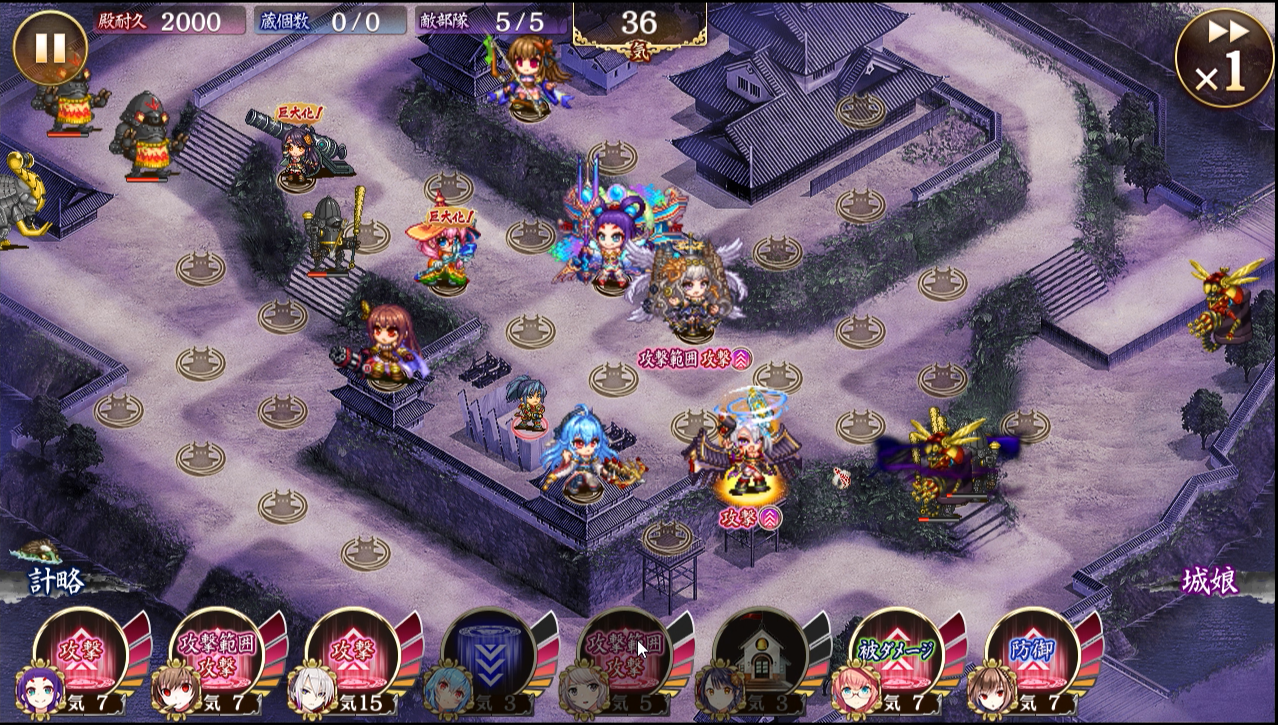Pause the battle
The image size is (1278, 725).
(x=50, y=46)
